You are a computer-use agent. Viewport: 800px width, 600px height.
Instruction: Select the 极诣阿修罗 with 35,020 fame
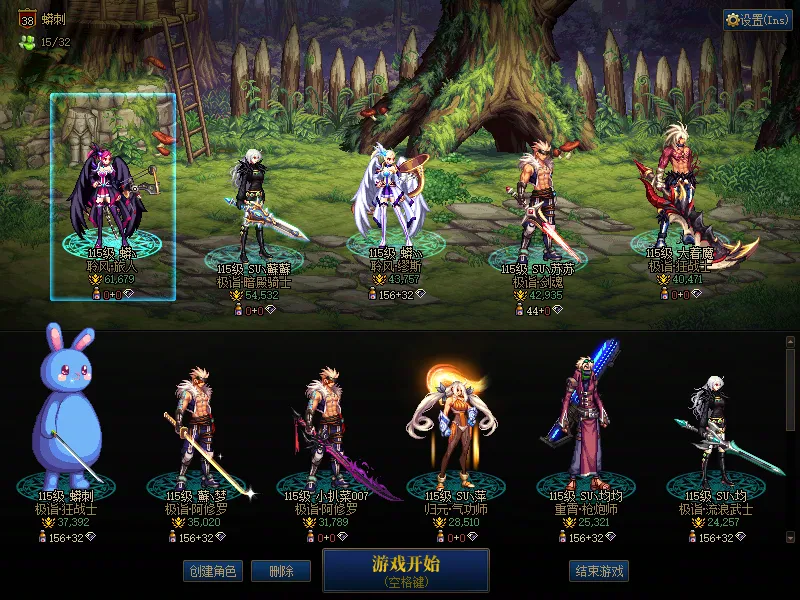pyautogui.click(x=197, y=430)
